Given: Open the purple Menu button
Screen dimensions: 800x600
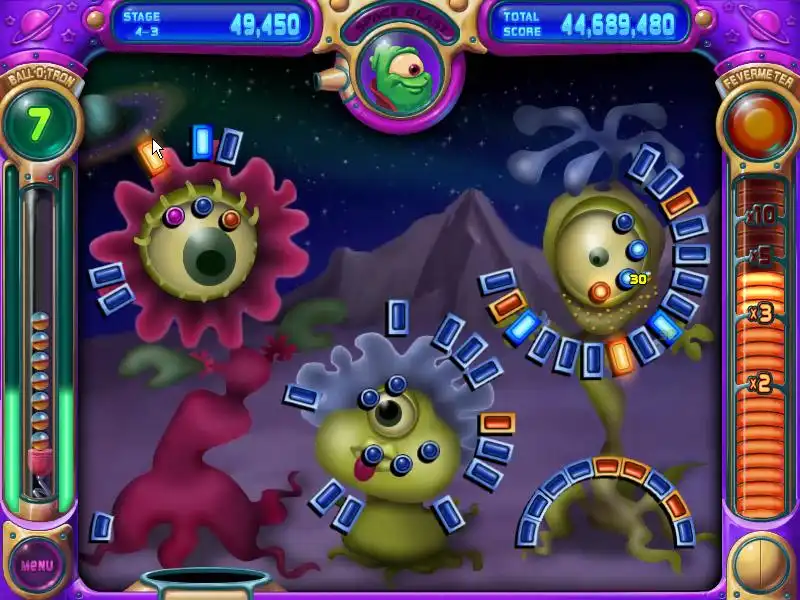Looking at the screenshot, I should [x=37, y=563].
